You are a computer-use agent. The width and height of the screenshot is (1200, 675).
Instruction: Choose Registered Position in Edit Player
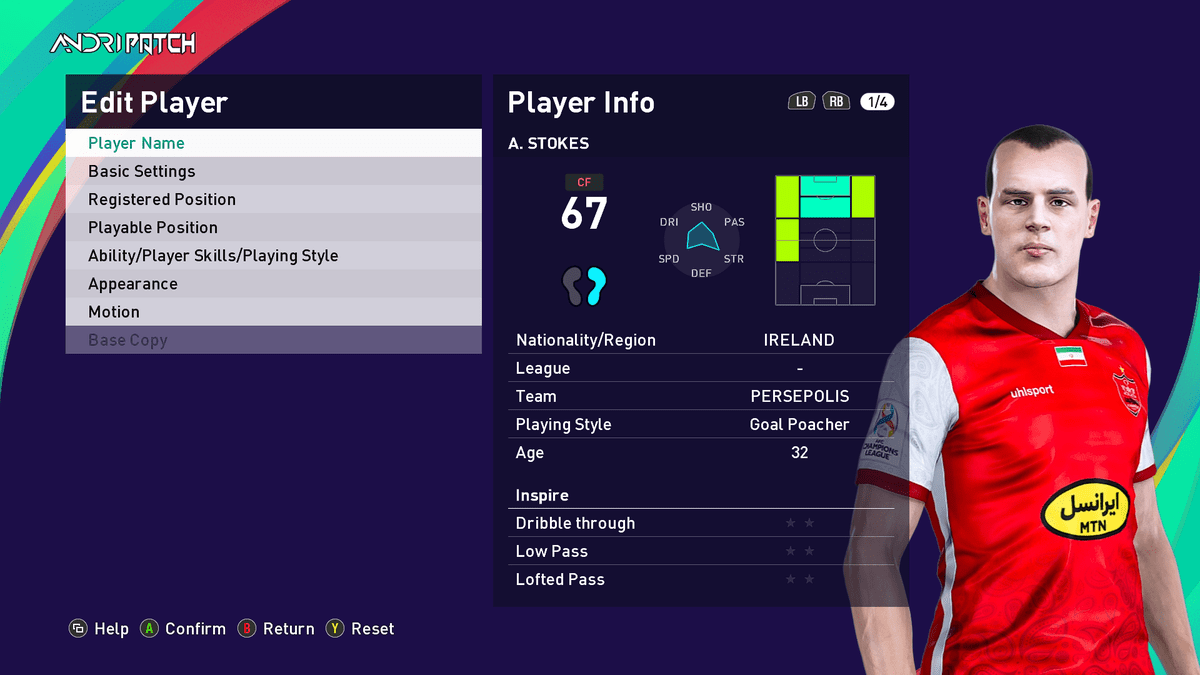click(x=273, y=199)
